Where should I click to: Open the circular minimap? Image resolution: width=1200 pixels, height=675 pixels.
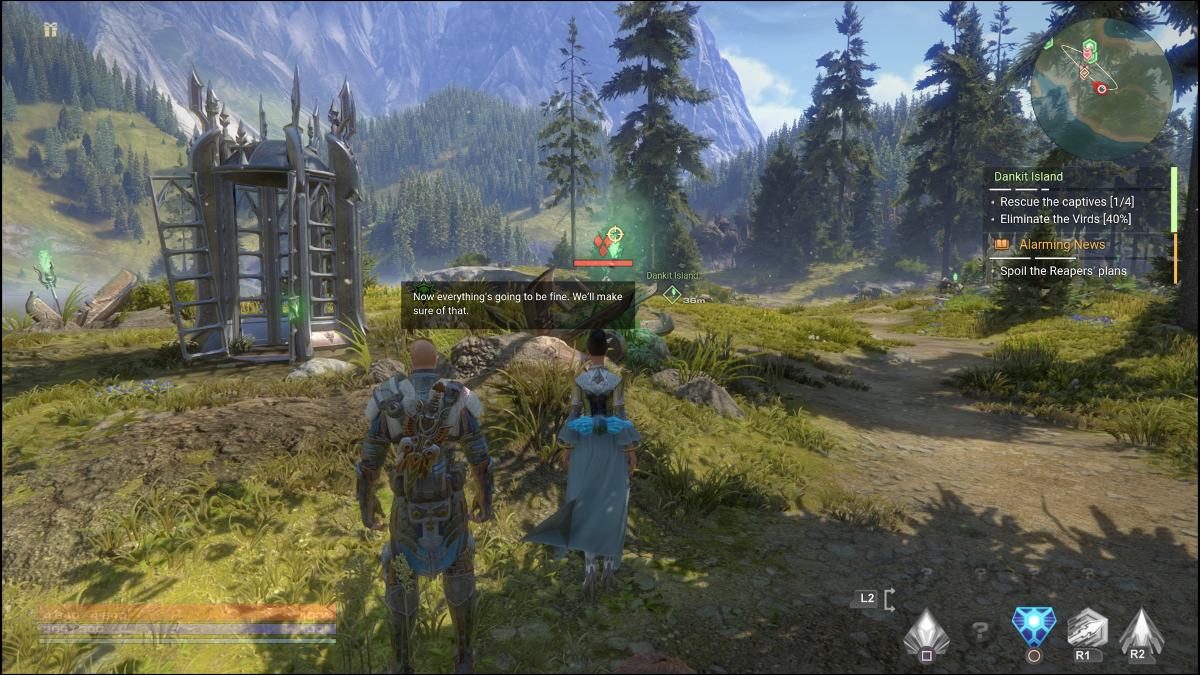1101,89
